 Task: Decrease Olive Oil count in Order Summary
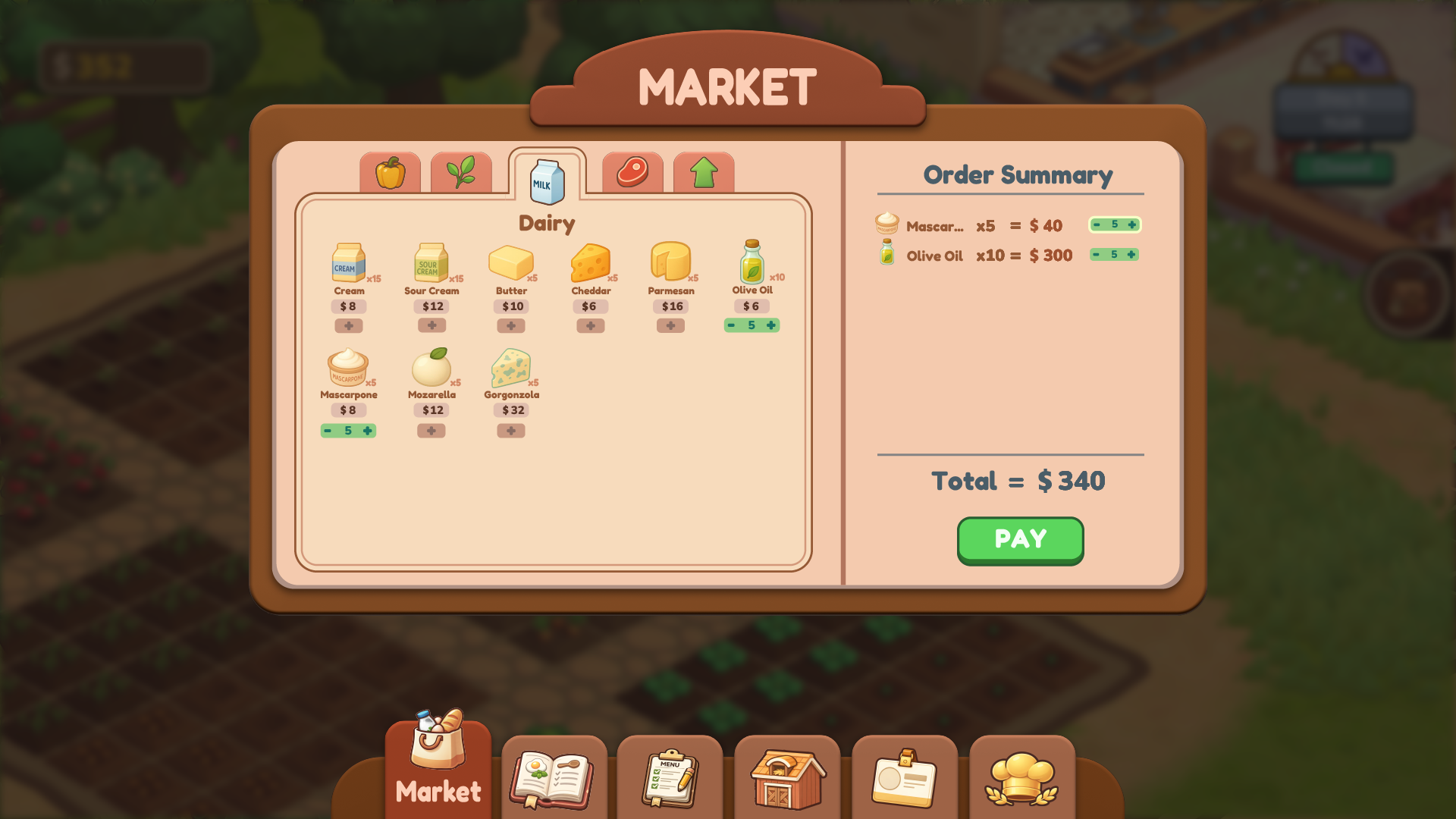pyautogui.click(x=1097, y=255)
